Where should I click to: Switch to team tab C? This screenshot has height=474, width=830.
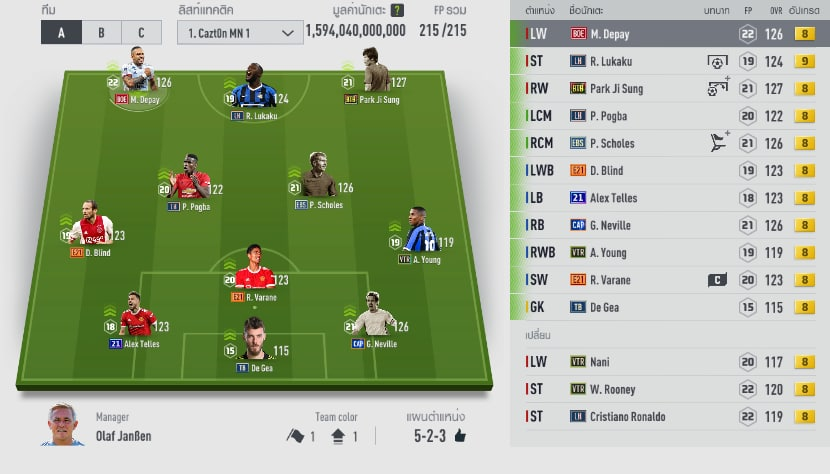(x=141, y=32)
